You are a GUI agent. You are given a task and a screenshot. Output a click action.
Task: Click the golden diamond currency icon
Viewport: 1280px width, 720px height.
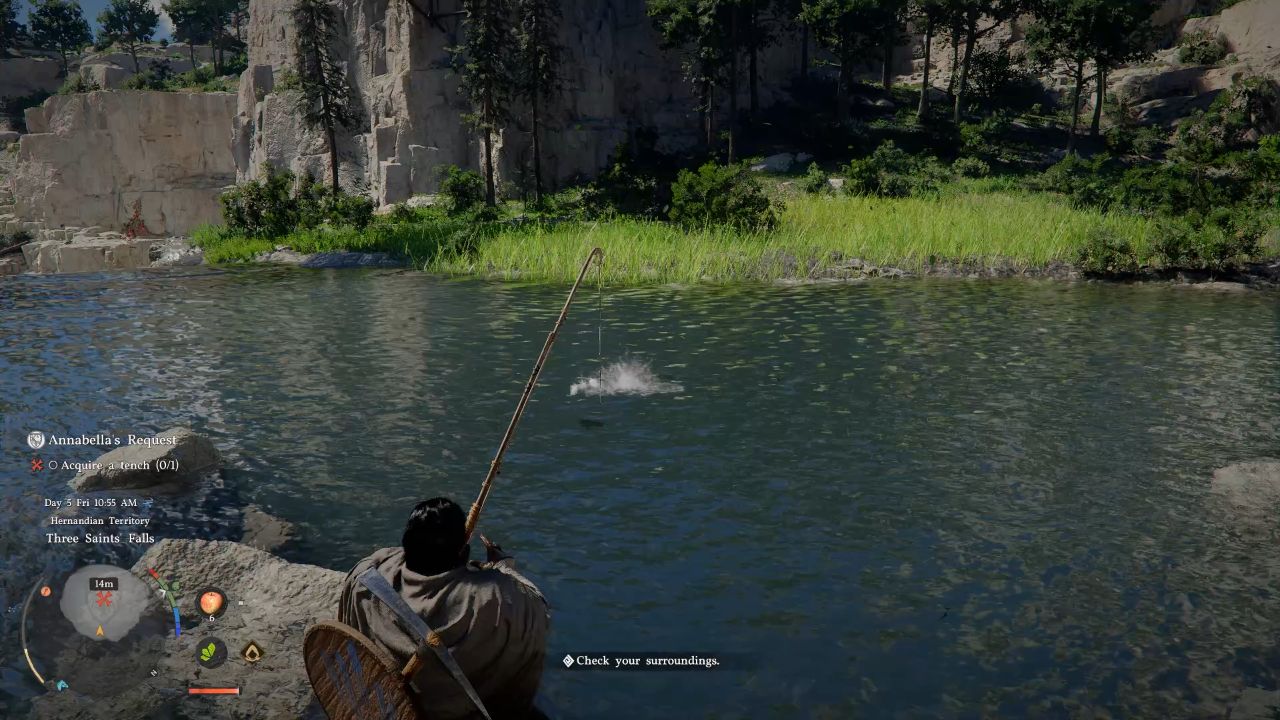252,650
